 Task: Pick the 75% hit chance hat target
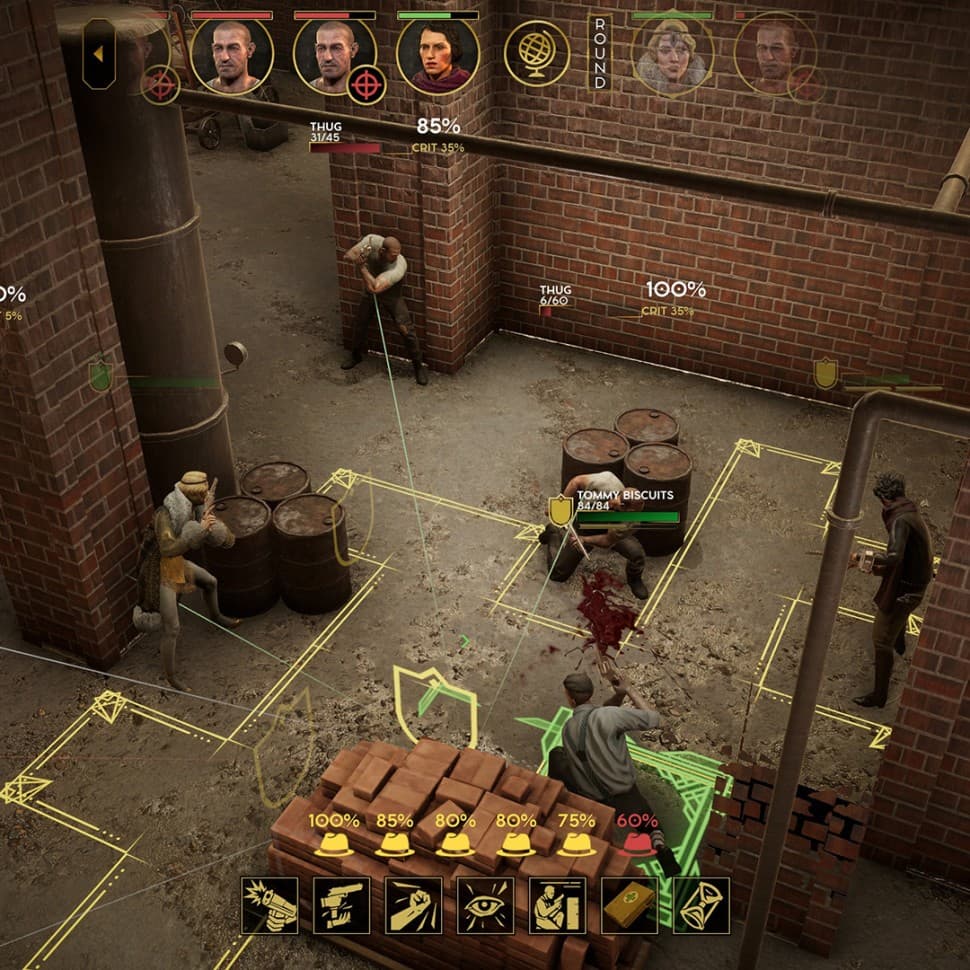pos(577,843)
